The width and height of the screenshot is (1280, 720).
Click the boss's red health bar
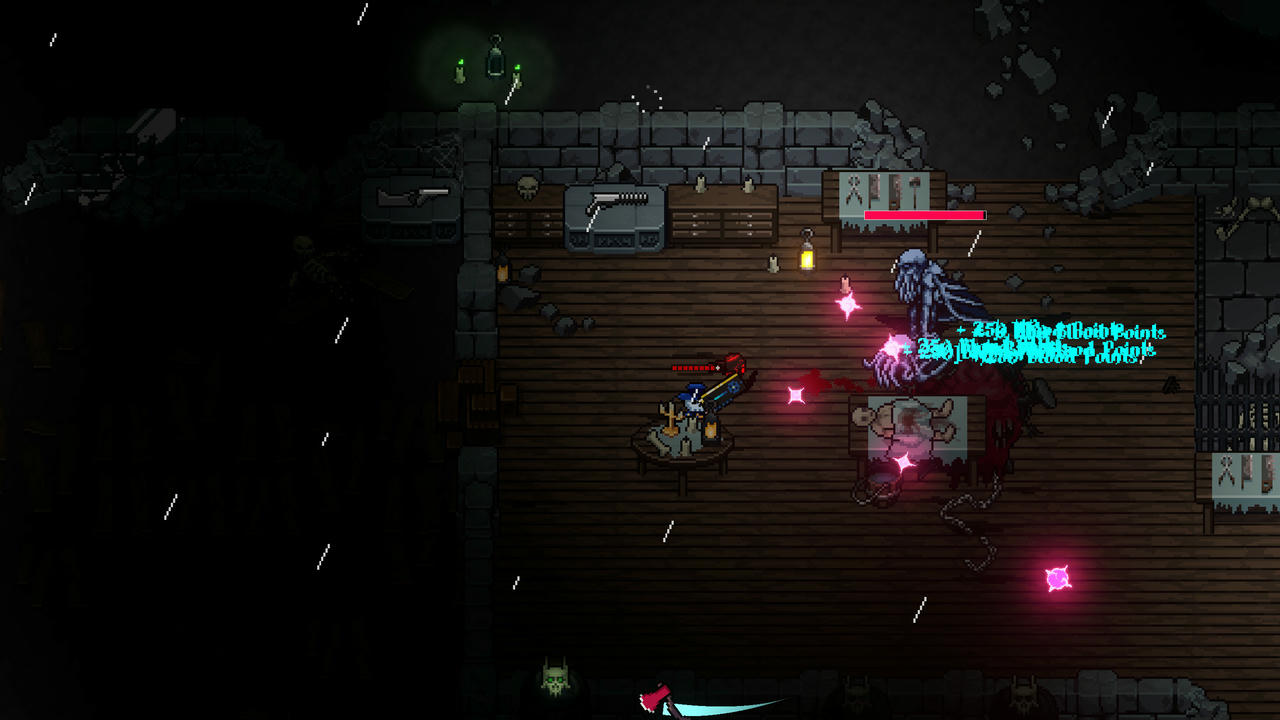pos(926,215)
